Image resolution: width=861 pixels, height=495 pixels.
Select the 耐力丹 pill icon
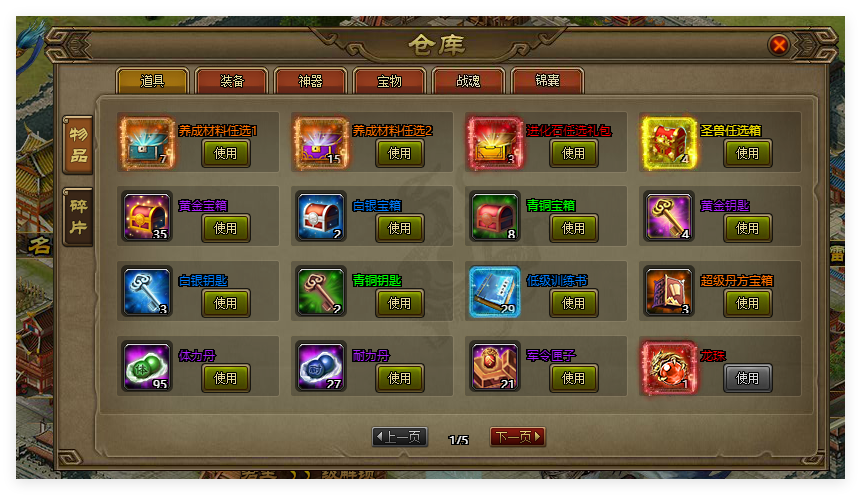[x=320, y=366]
